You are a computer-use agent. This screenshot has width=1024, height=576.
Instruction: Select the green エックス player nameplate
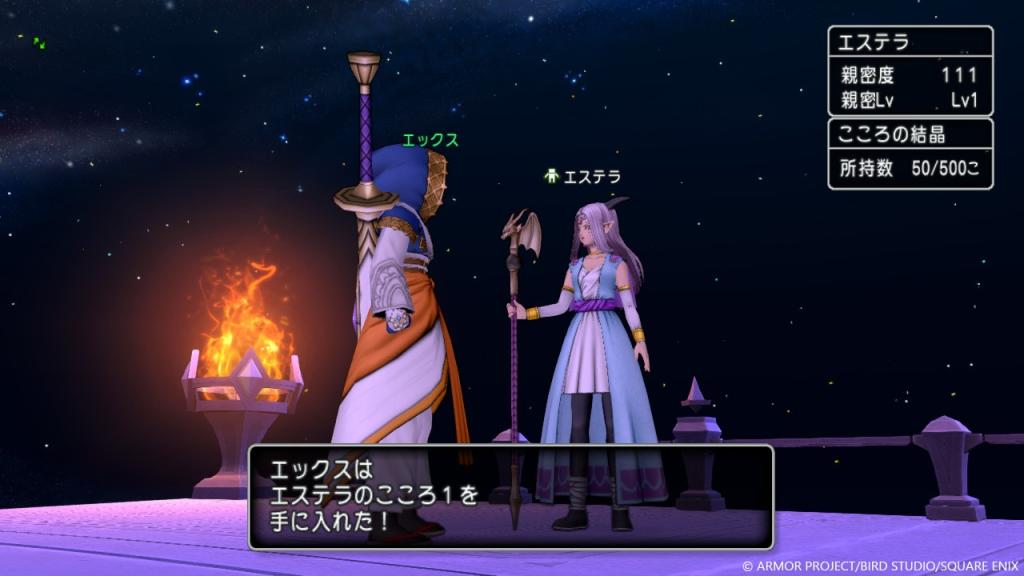pos(430,141)
